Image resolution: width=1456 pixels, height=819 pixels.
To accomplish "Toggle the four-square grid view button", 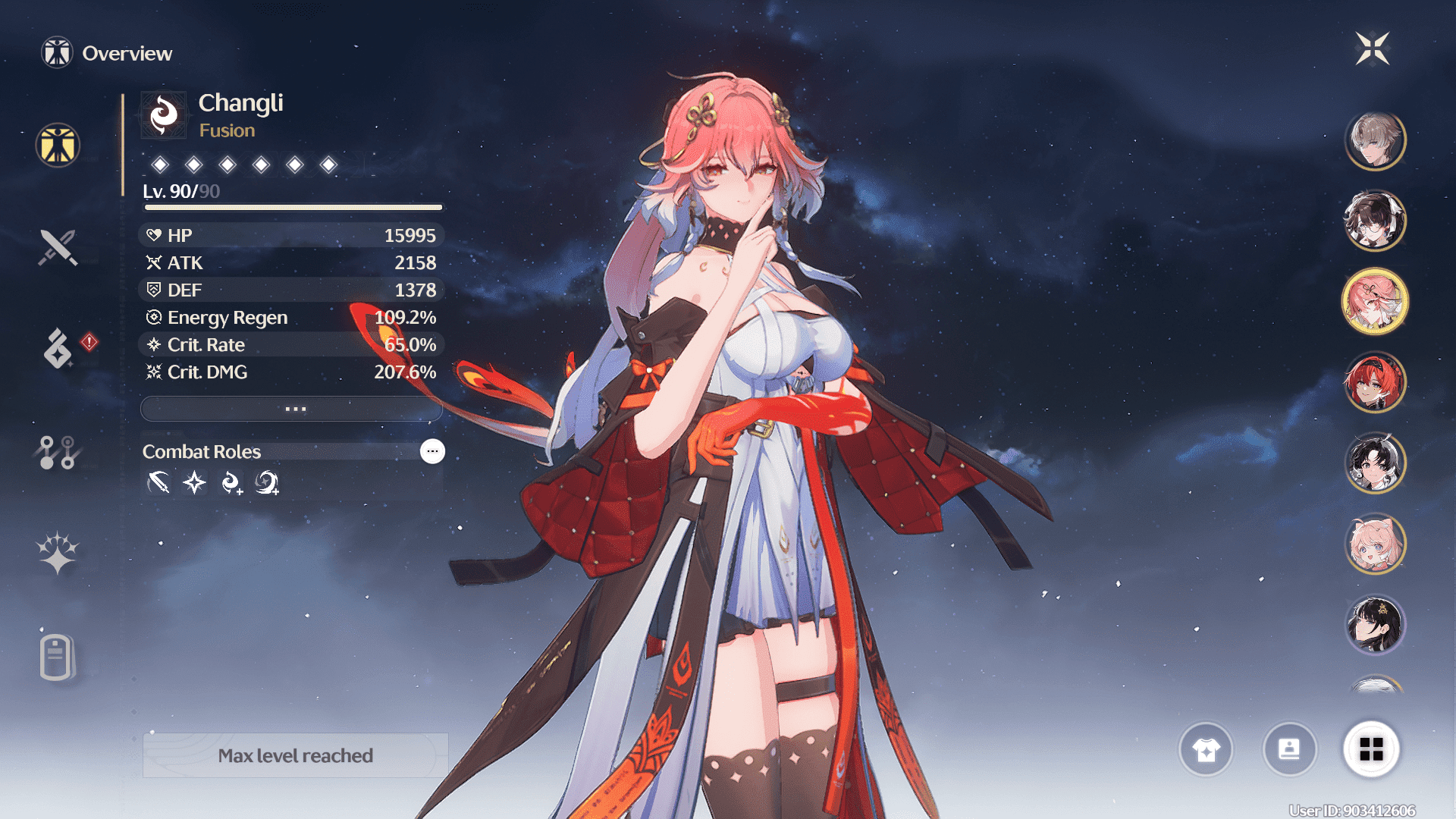I will [x=1371, y=749].
